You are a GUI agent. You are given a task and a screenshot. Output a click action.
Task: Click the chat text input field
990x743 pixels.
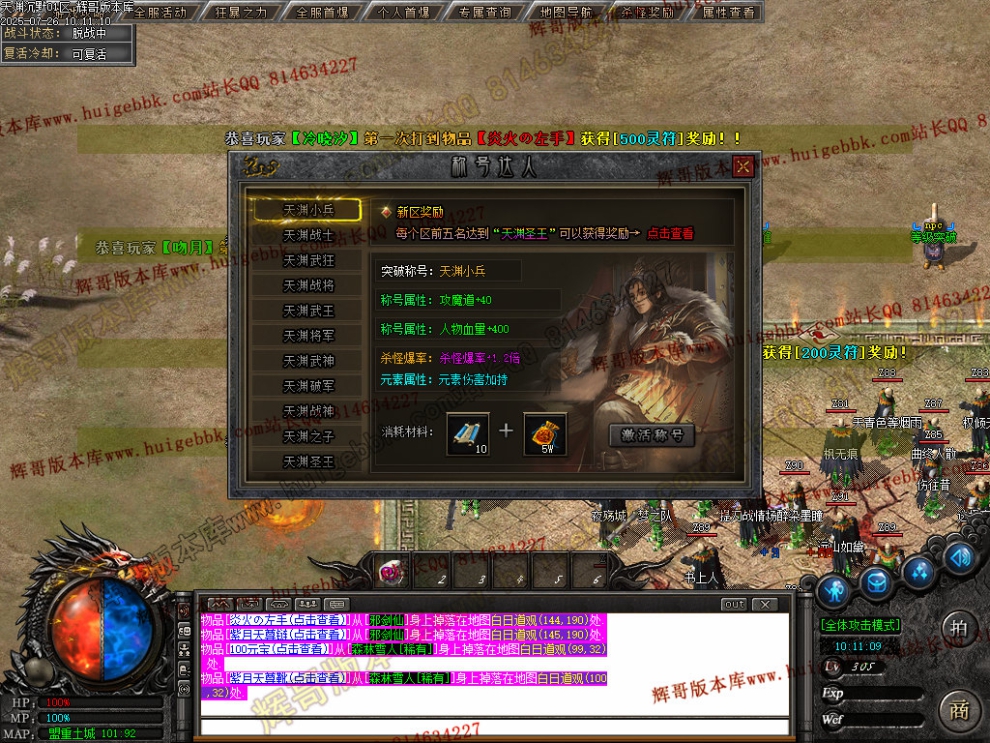(x=490, y=726)
